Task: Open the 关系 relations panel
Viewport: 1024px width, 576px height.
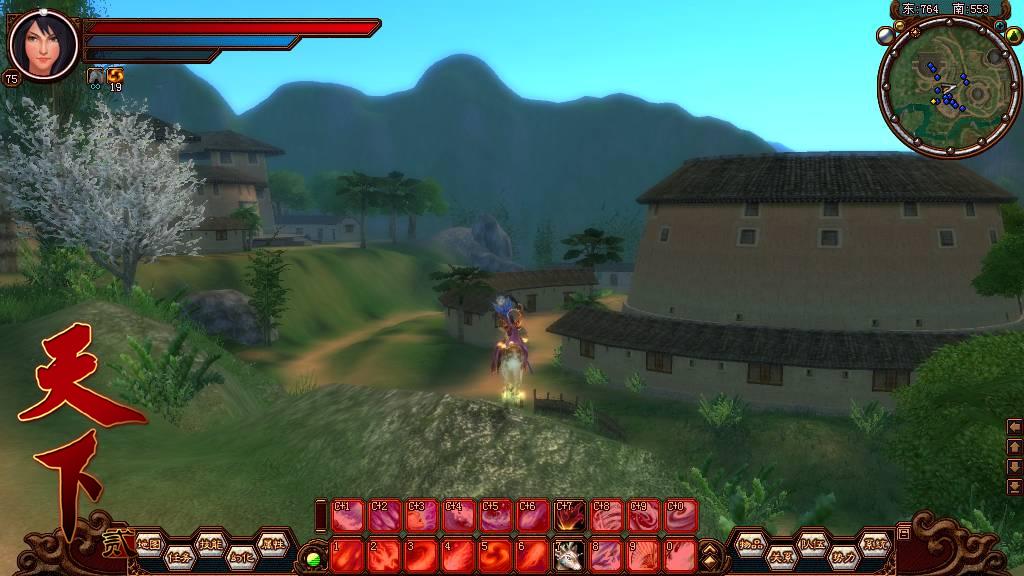Action: [x=781, y=555]
